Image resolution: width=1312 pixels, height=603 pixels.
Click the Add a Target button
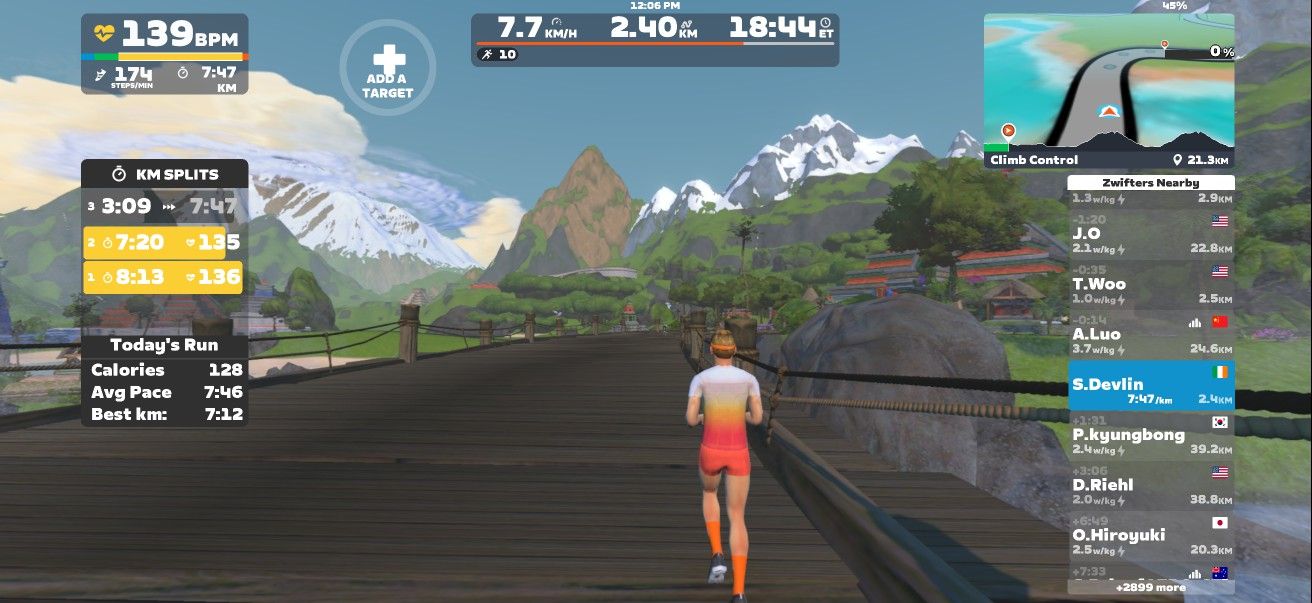[387, 68]
